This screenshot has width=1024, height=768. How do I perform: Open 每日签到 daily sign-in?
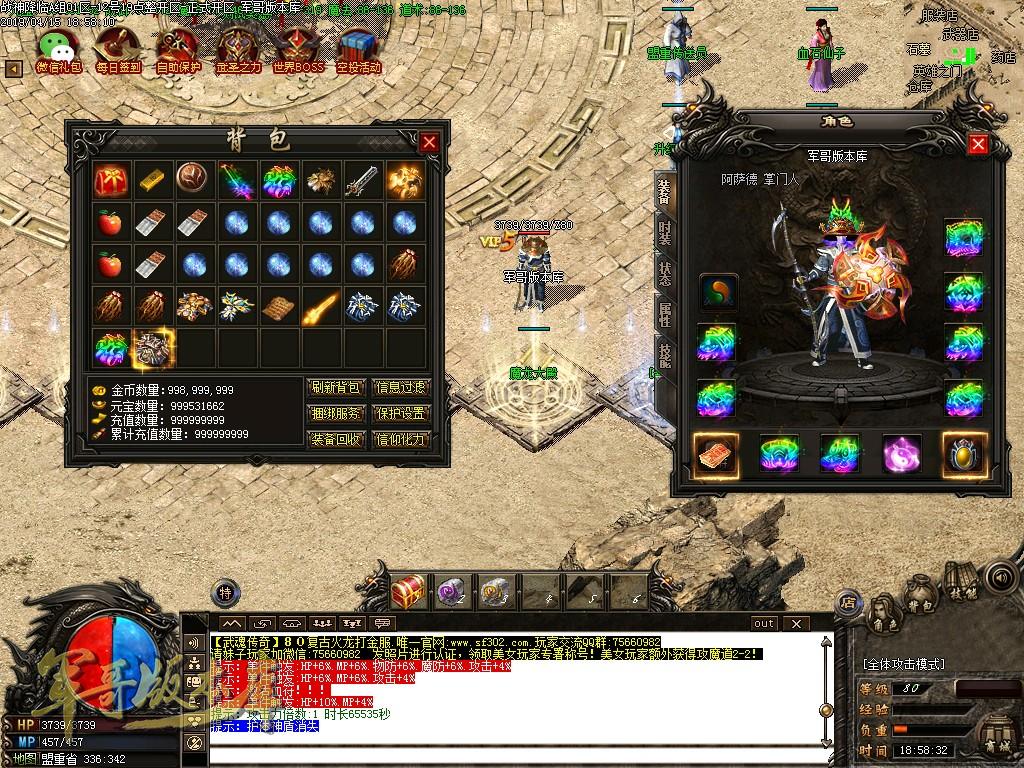[118, 48]
